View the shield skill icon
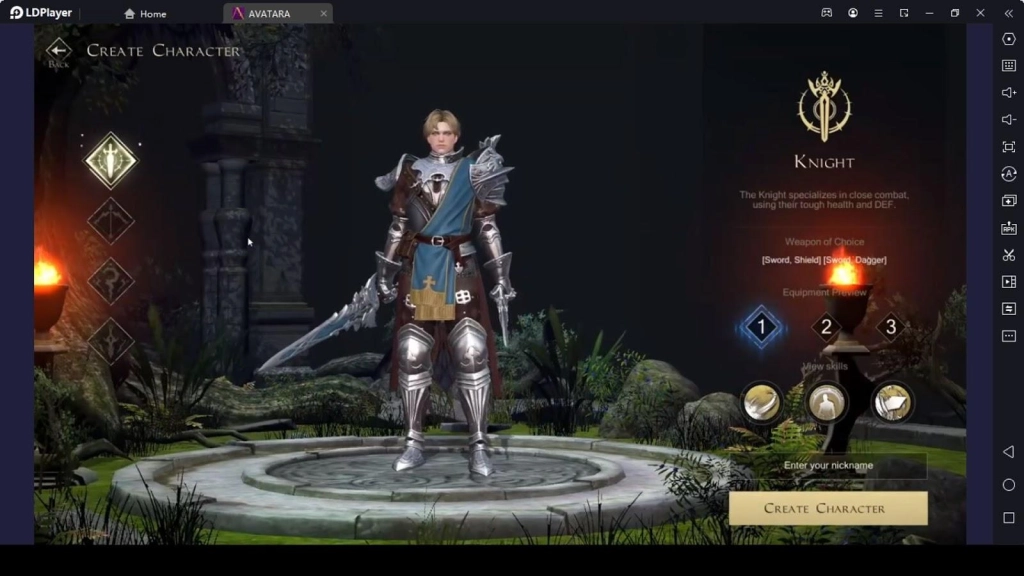Screen dimensions: 1024x576 (x=892, y=402)
